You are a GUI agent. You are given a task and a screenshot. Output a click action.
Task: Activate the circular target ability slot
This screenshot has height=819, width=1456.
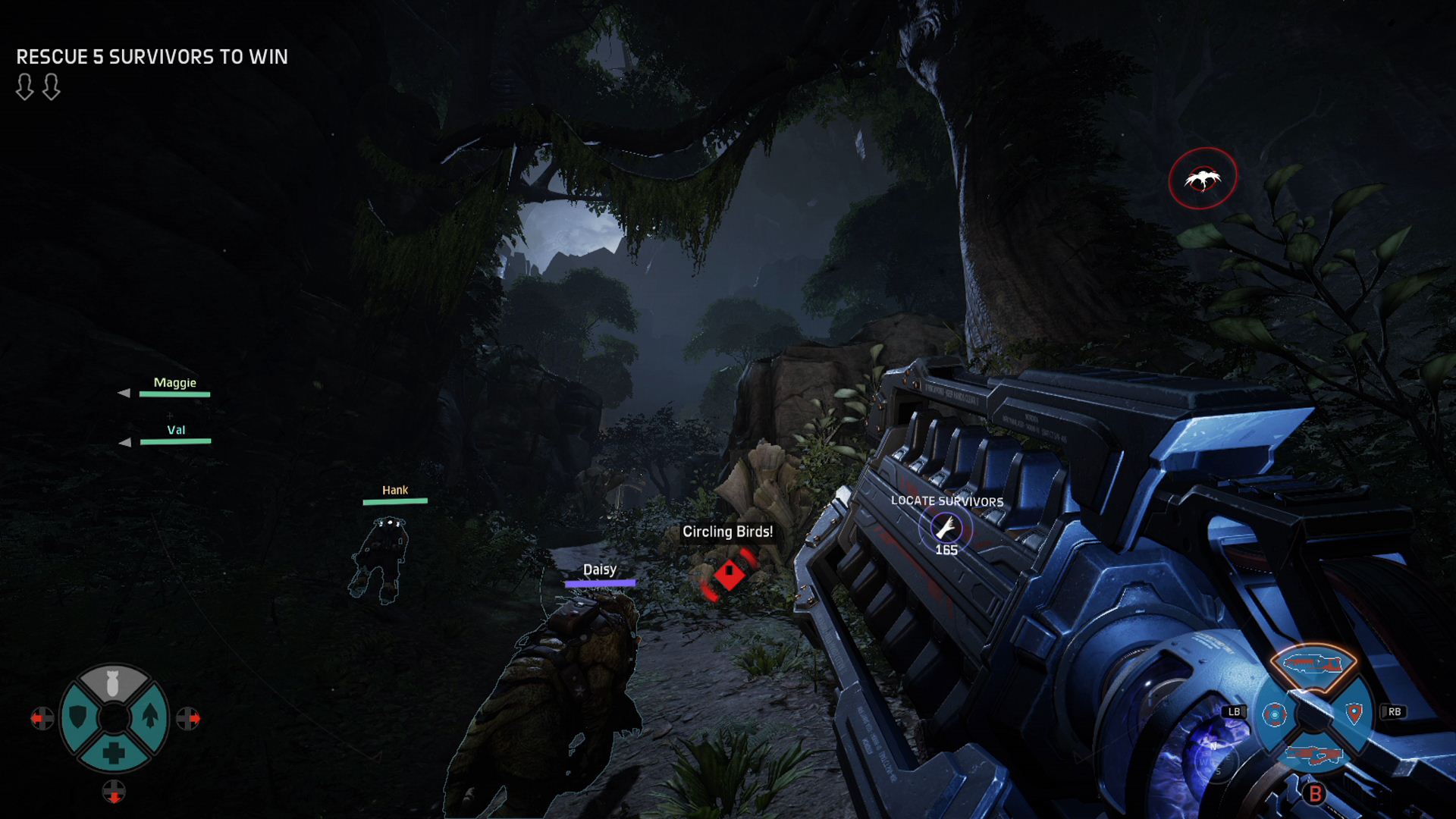[x=1274, y=714]
